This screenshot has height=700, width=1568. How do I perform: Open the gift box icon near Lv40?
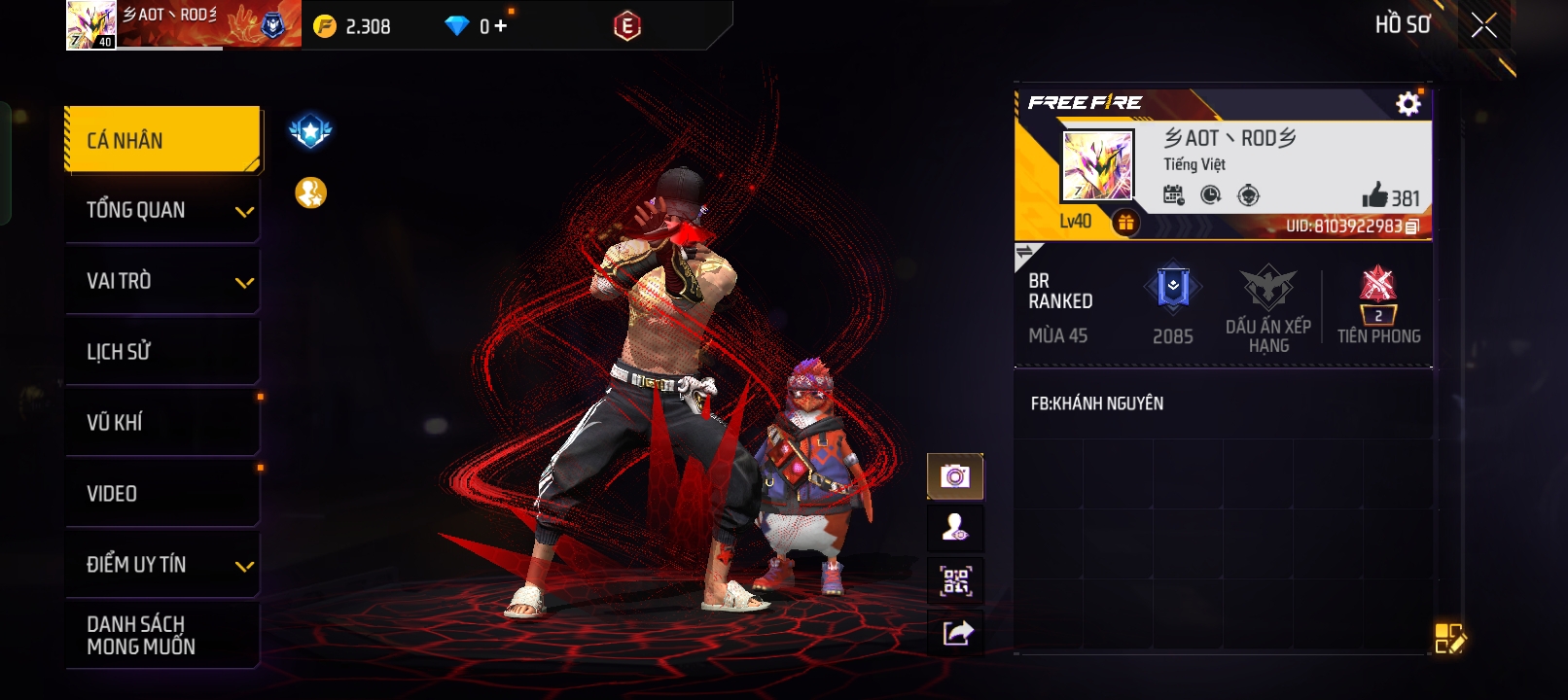pyautogui.click(x=1125, y=223)
